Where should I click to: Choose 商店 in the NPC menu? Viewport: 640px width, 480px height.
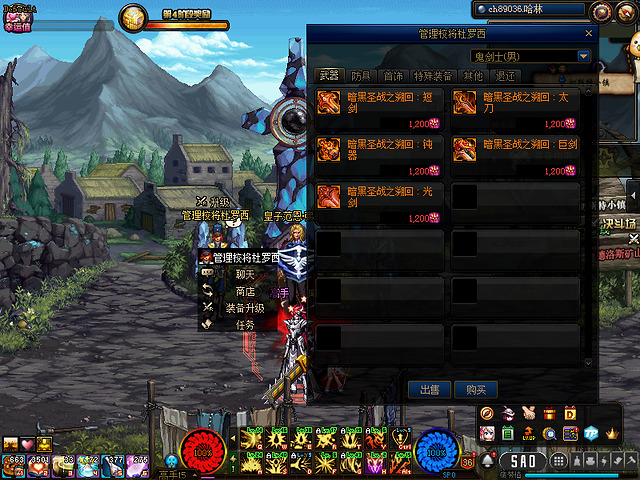(245, 291)
